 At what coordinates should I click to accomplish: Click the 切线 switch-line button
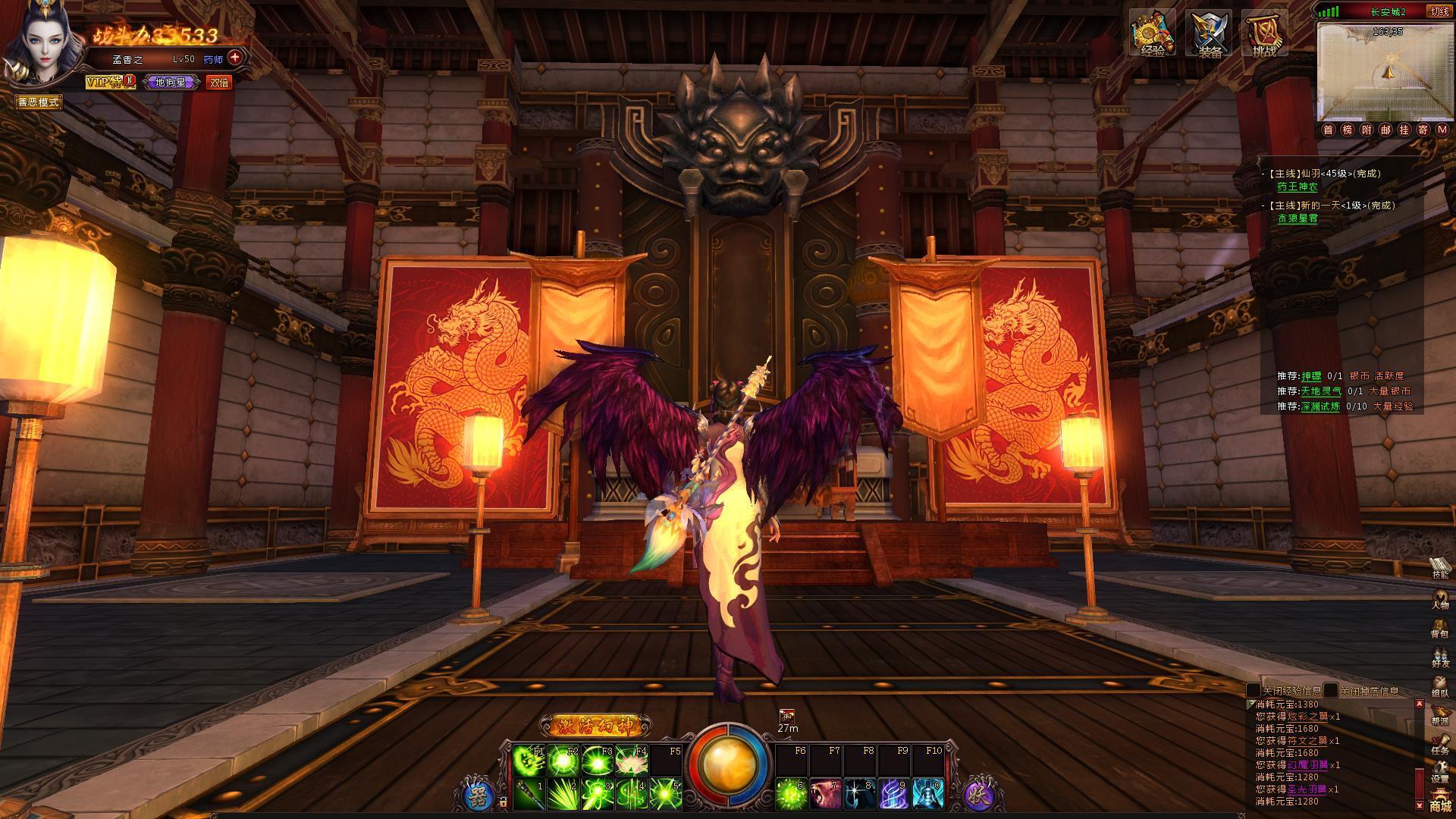click(1439, 11)
